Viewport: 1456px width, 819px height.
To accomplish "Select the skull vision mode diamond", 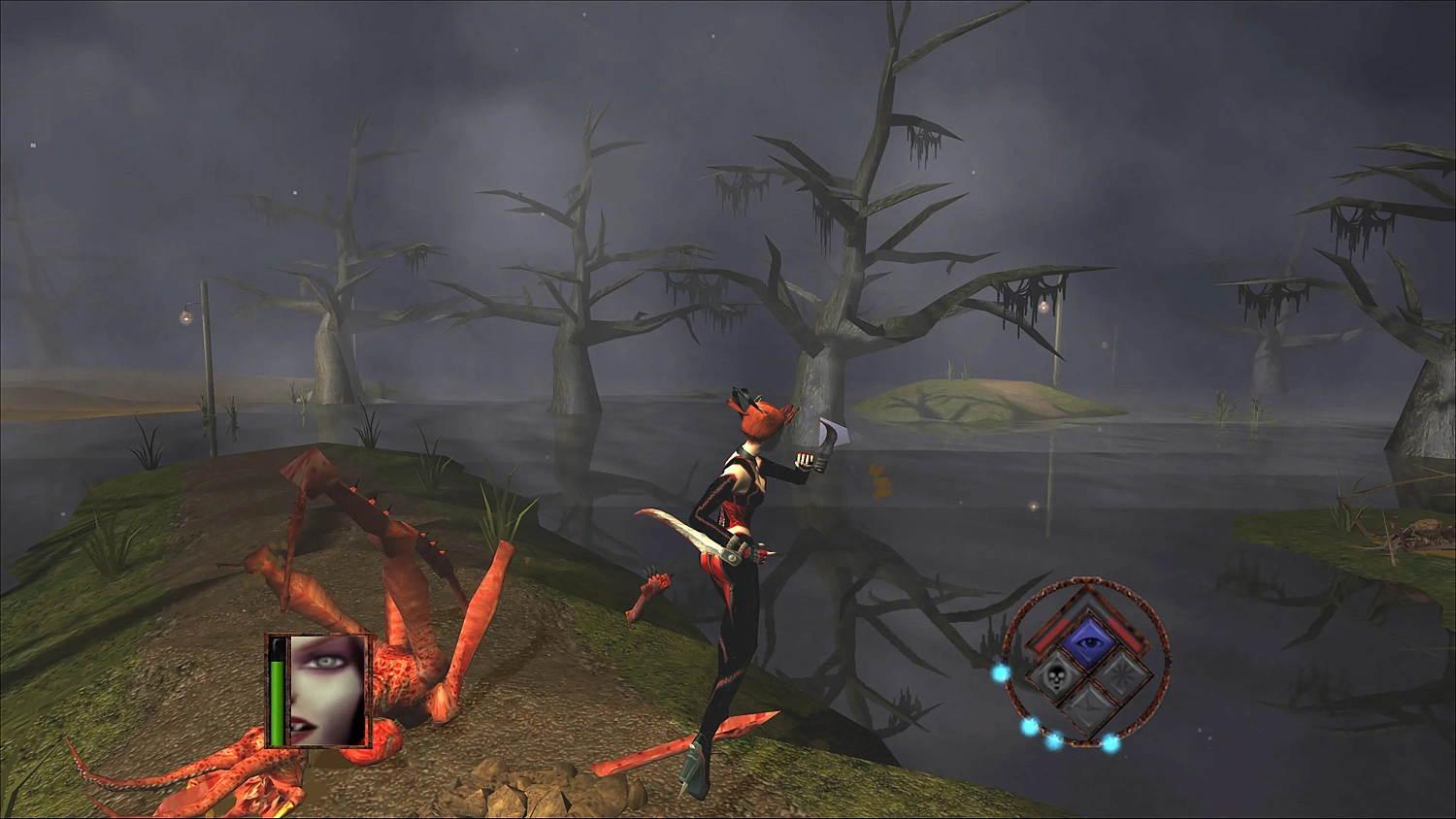I will 1057,678.
